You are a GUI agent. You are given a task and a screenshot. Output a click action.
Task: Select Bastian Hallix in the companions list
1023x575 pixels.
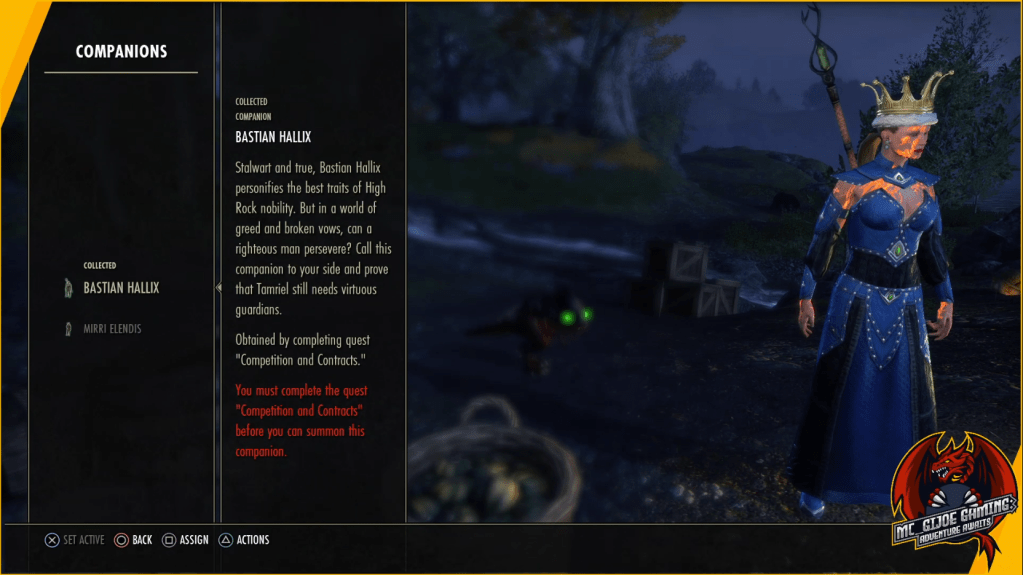pyautogui.click(x=121, y=288)
